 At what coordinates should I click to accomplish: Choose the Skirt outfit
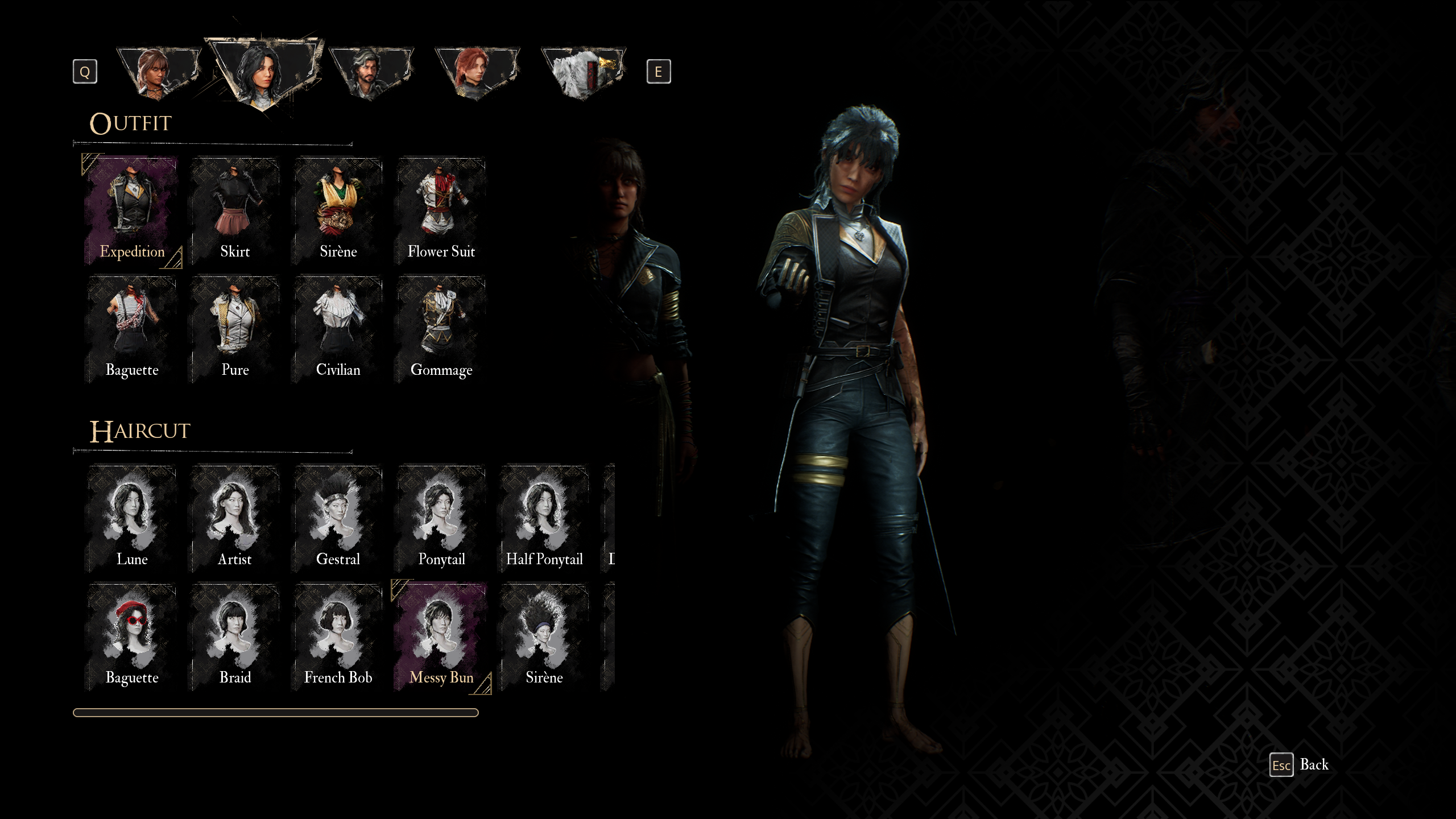click(x=235, y=211)
